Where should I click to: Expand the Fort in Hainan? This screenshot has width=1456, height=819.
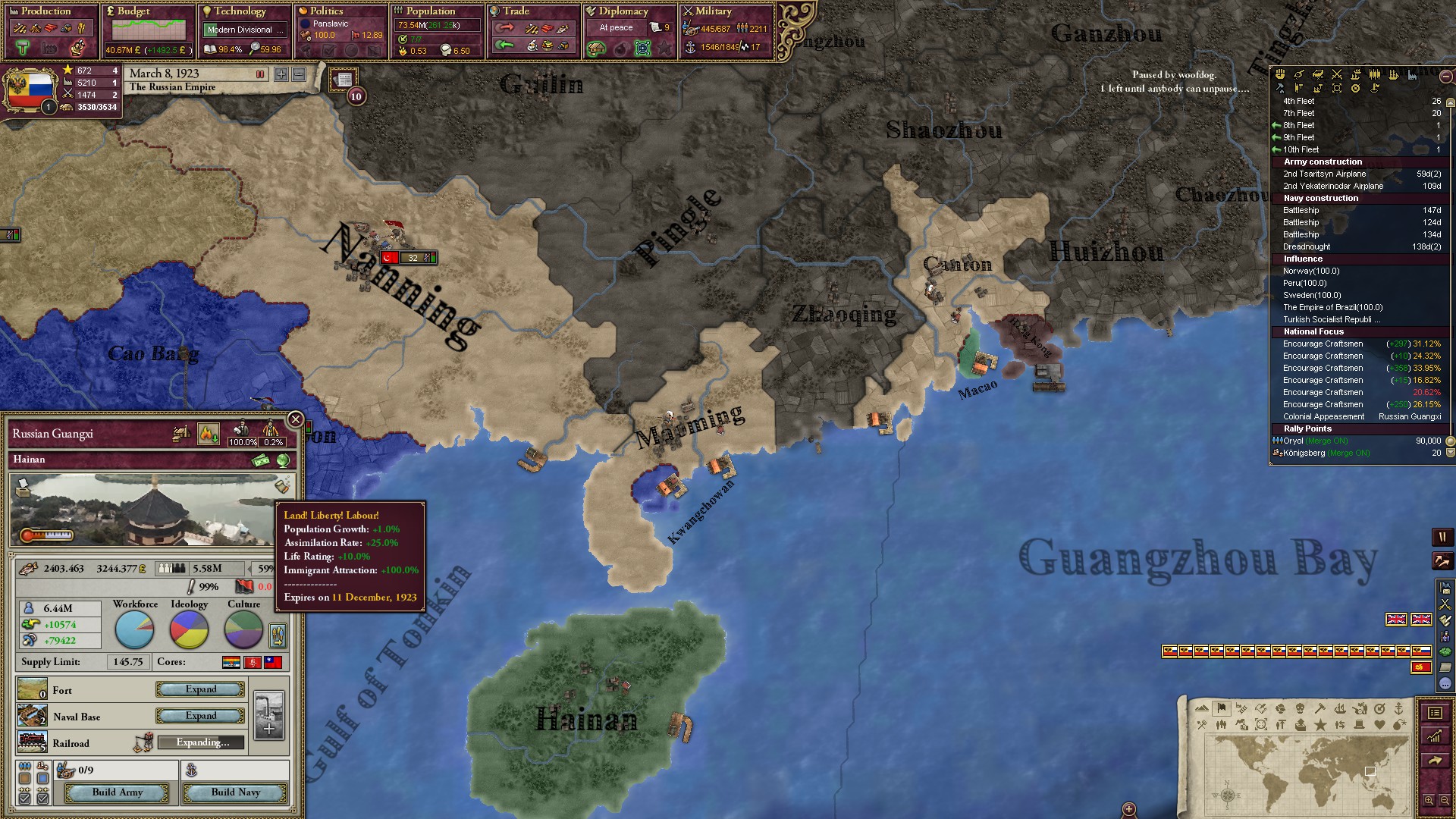199,689
